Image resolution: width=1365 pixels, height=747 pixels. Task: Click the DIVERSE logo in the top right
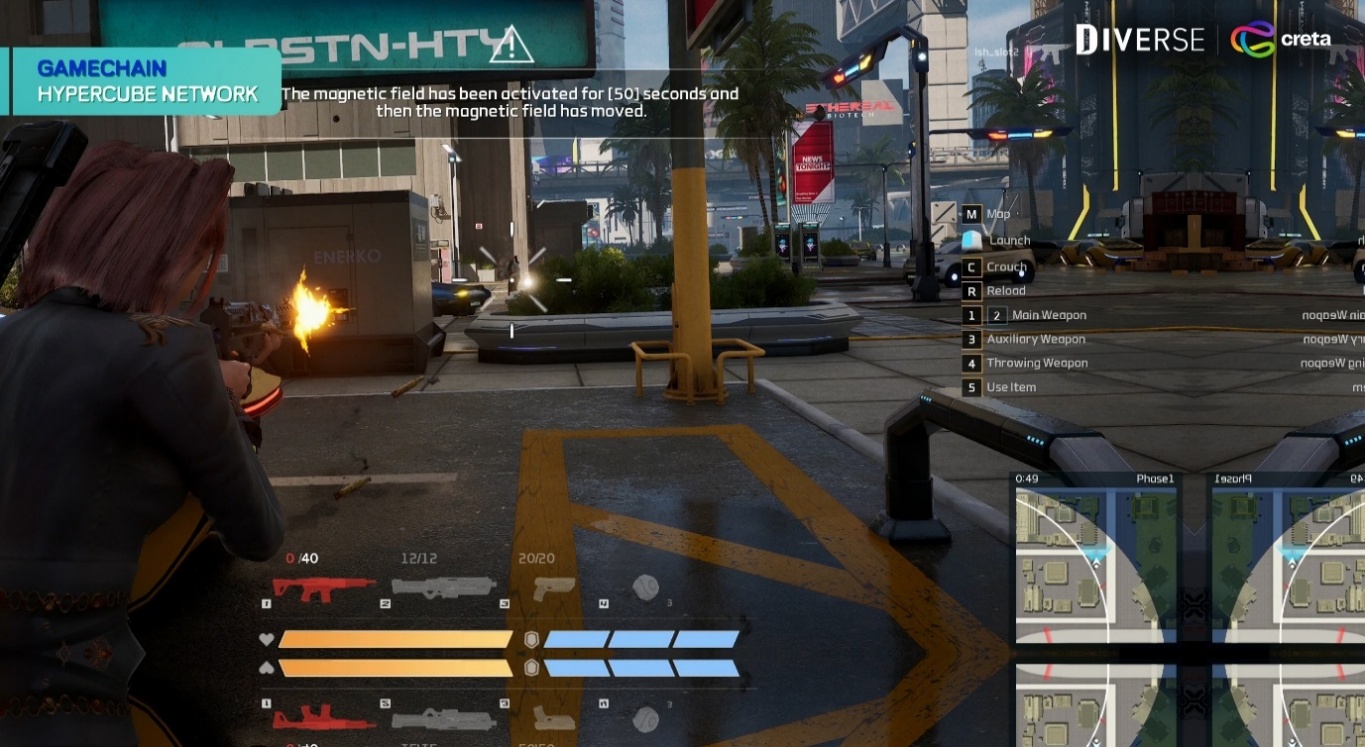tap(1139, 38)
